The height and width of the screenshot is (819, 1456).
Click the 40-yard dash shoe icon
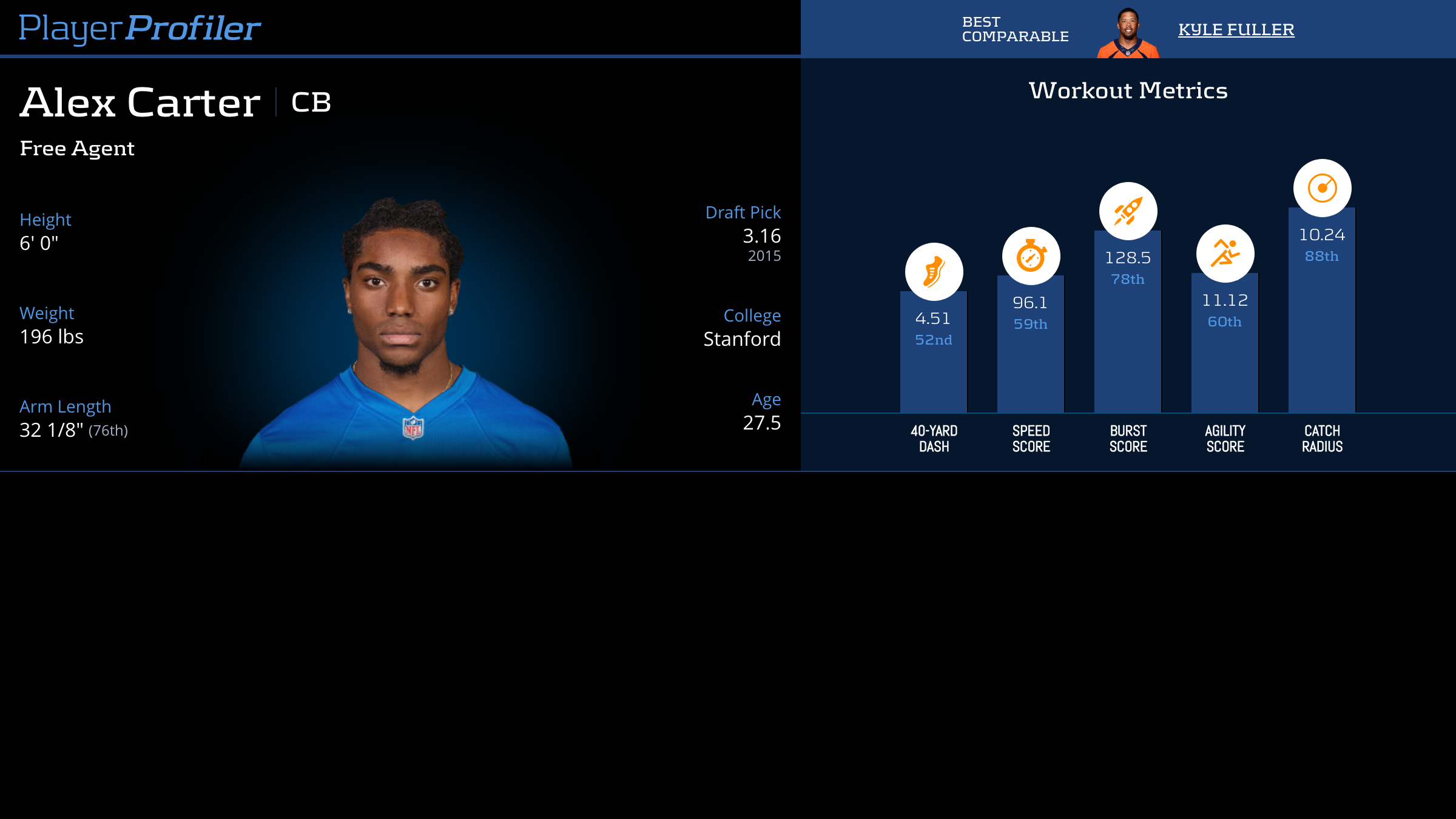pyautogui.click(x=934, y=272)
